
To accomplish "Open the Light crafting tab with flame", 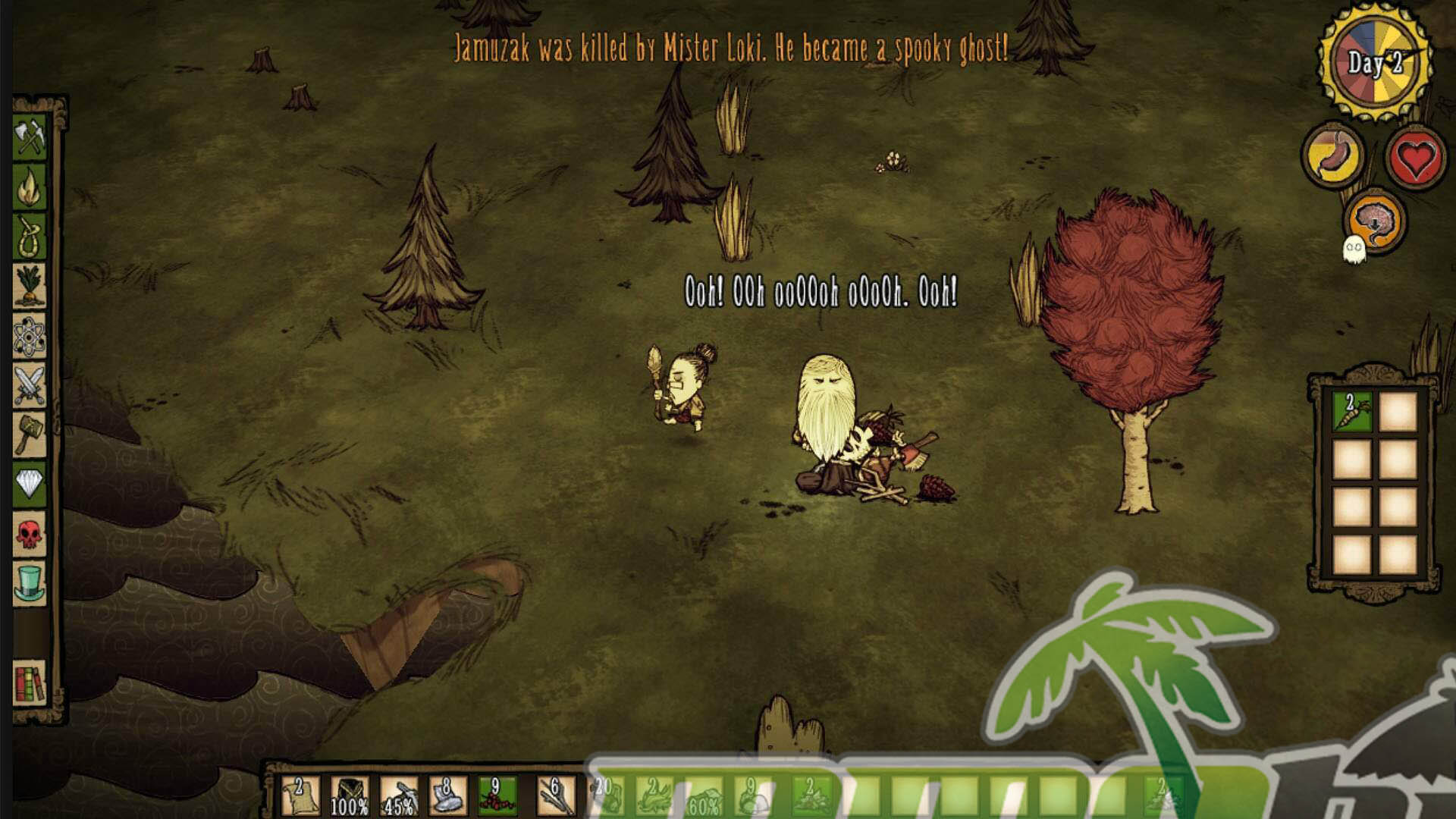I will [30, 187].
